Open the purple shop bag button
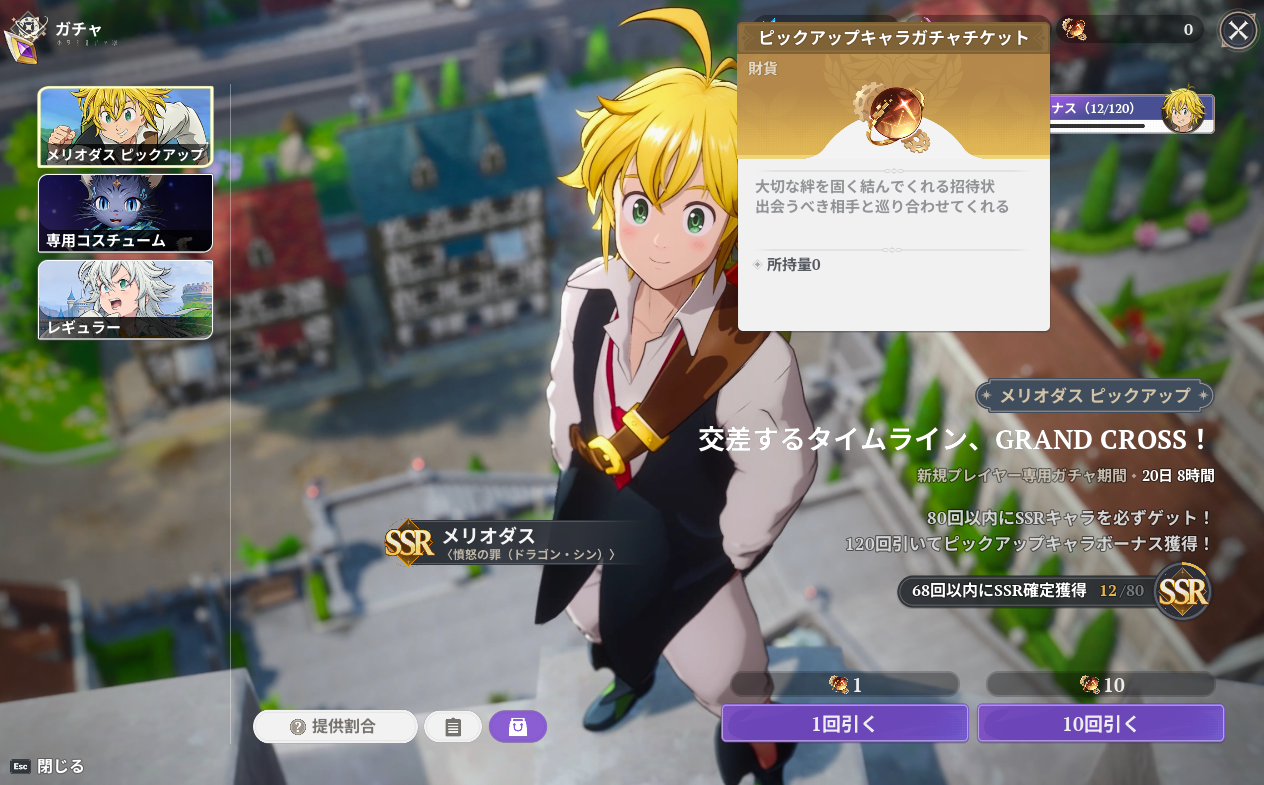Screen dimensions: 1264x785 pos(517,726)
